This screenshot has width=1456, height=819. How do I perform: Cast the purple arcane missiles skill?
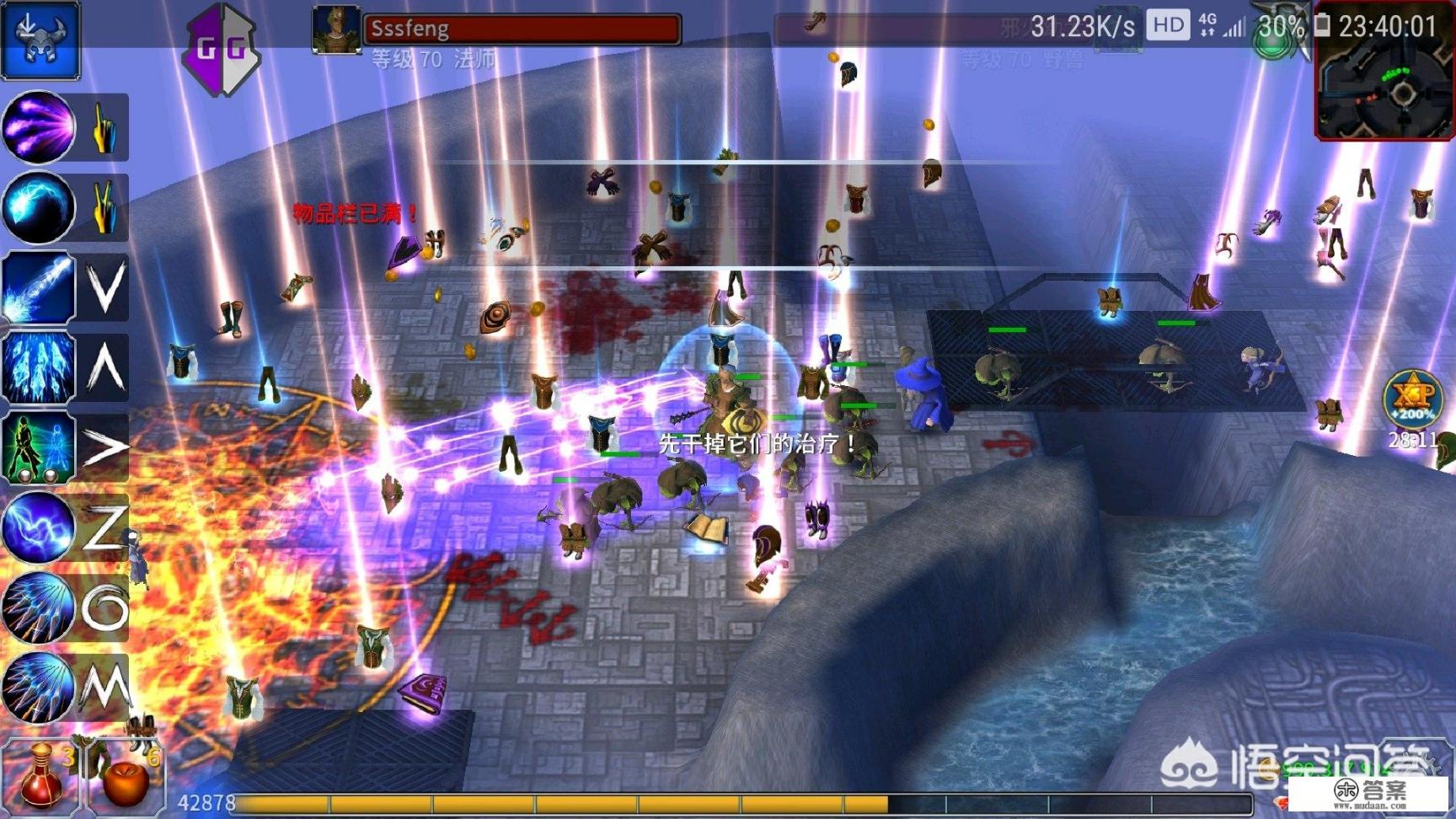pyautogui.click(x=39, y=127)
